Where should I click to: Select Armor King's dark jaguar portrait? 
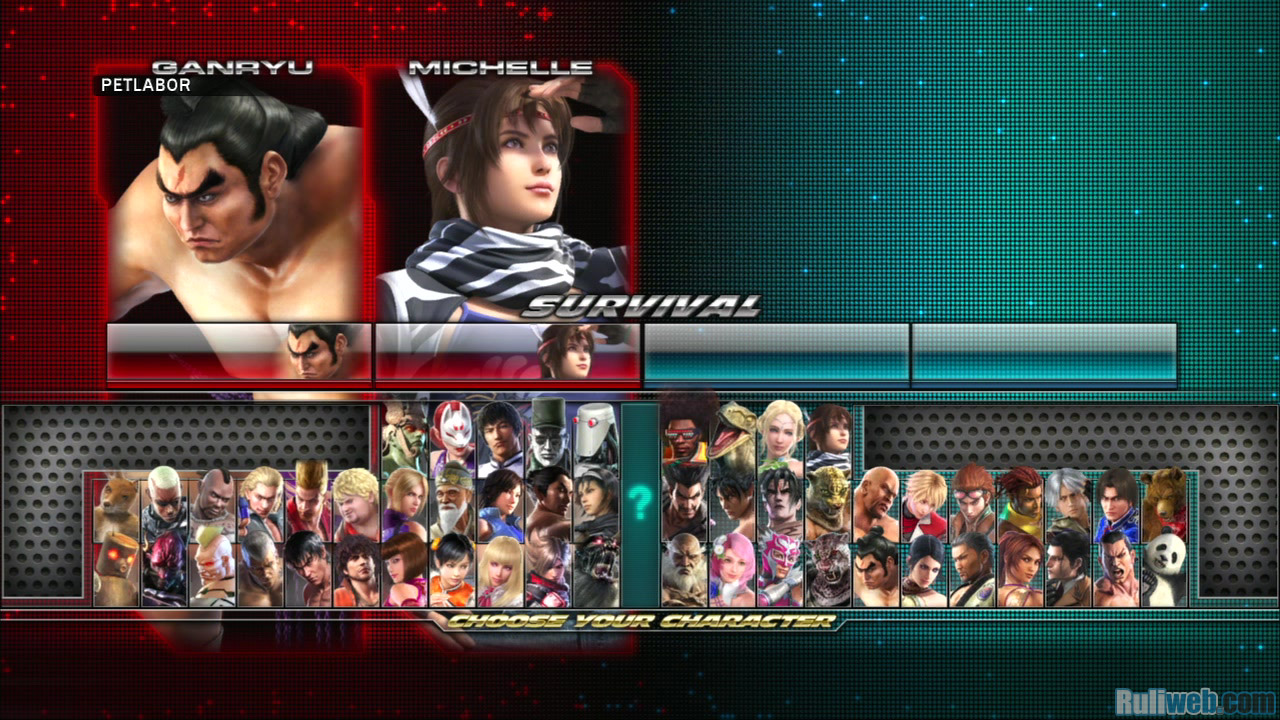click(x=829, y=569)
